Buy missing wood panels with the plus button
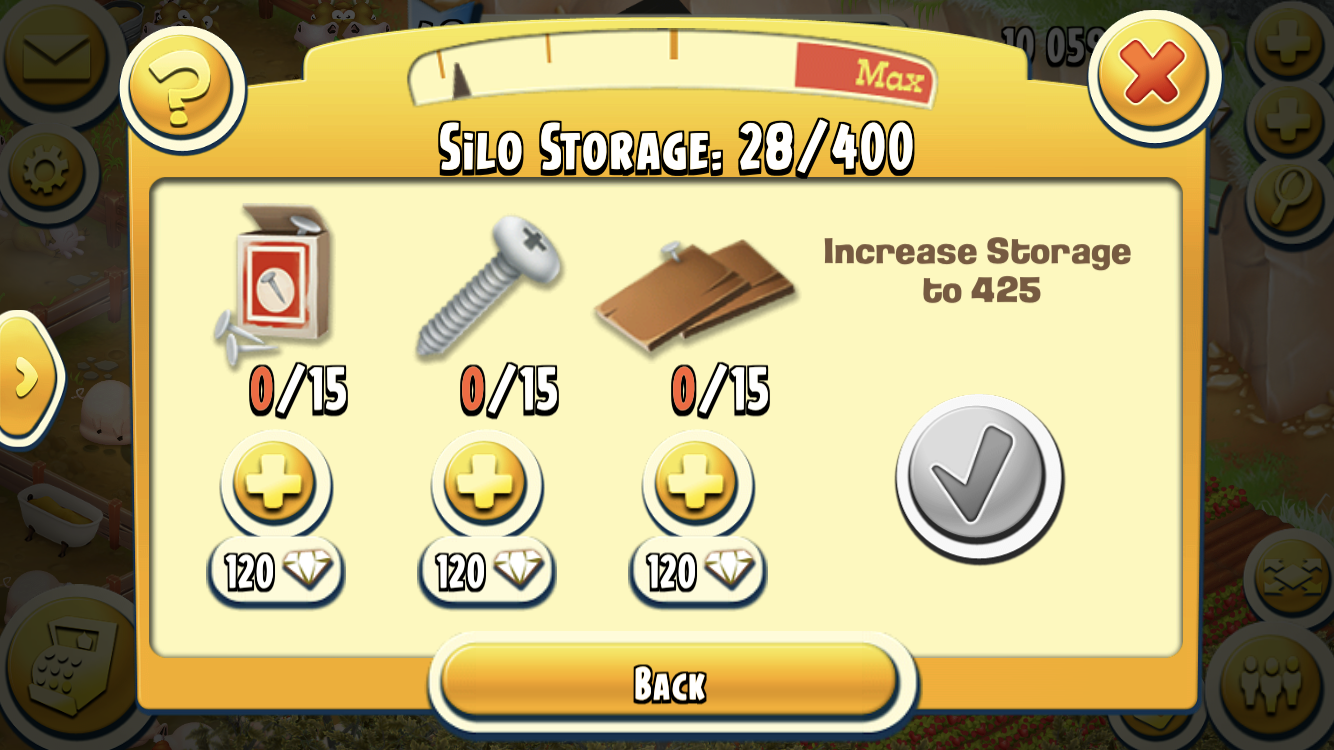1334x750 pixels. tap(696, 483)
